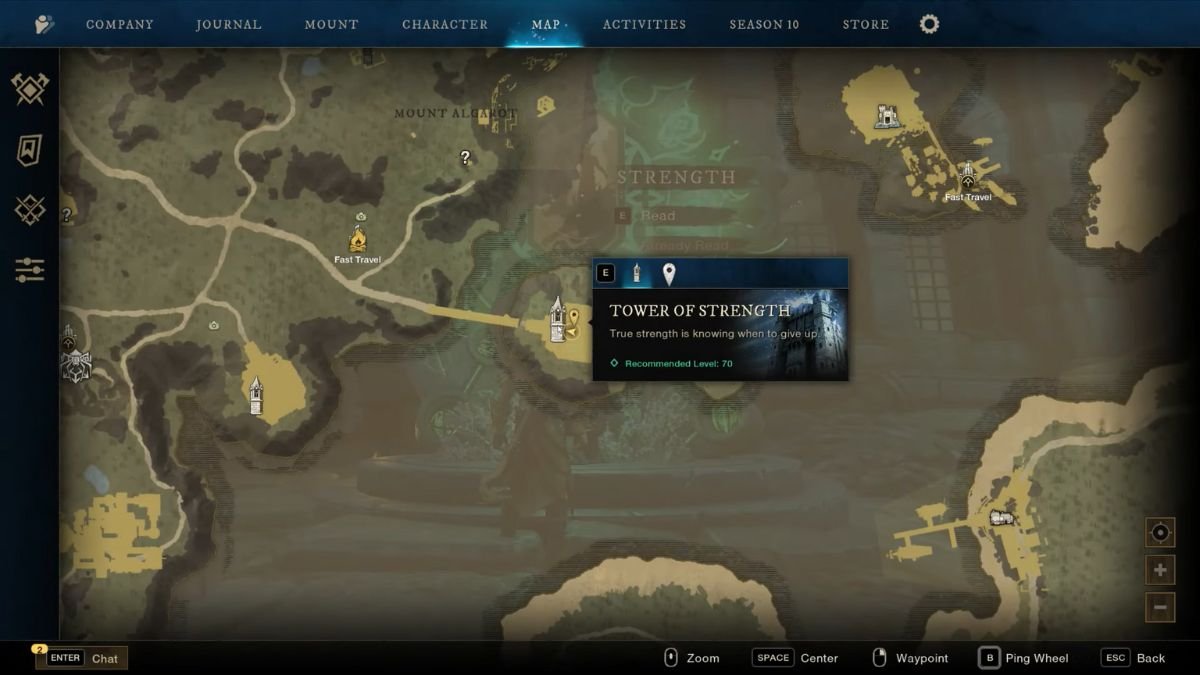Recenter the map with the target button
Screen dimensions: 1200x675
tap(1160, 533)
